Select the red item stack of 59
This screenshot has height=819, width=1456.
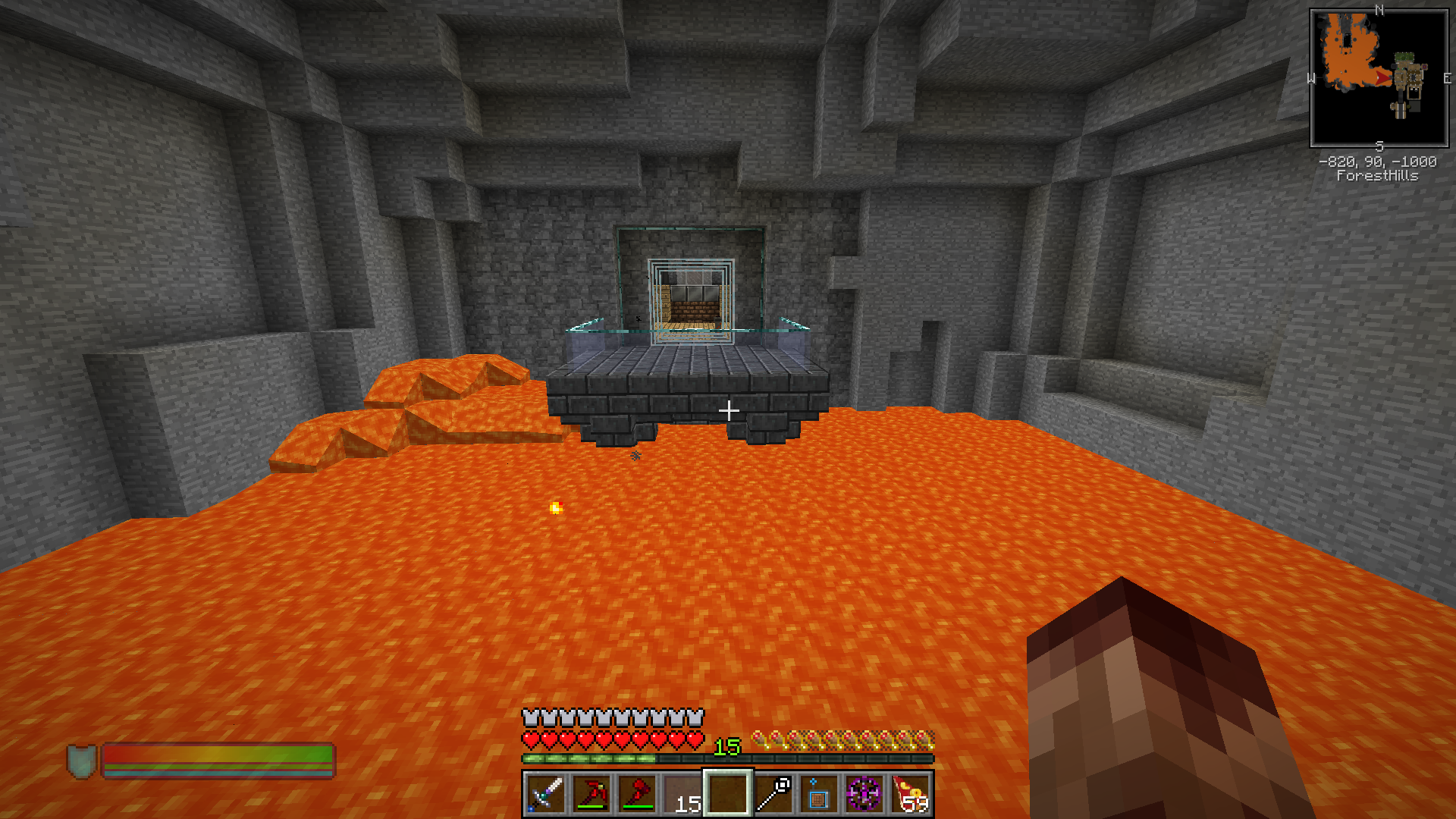point(910,793)
